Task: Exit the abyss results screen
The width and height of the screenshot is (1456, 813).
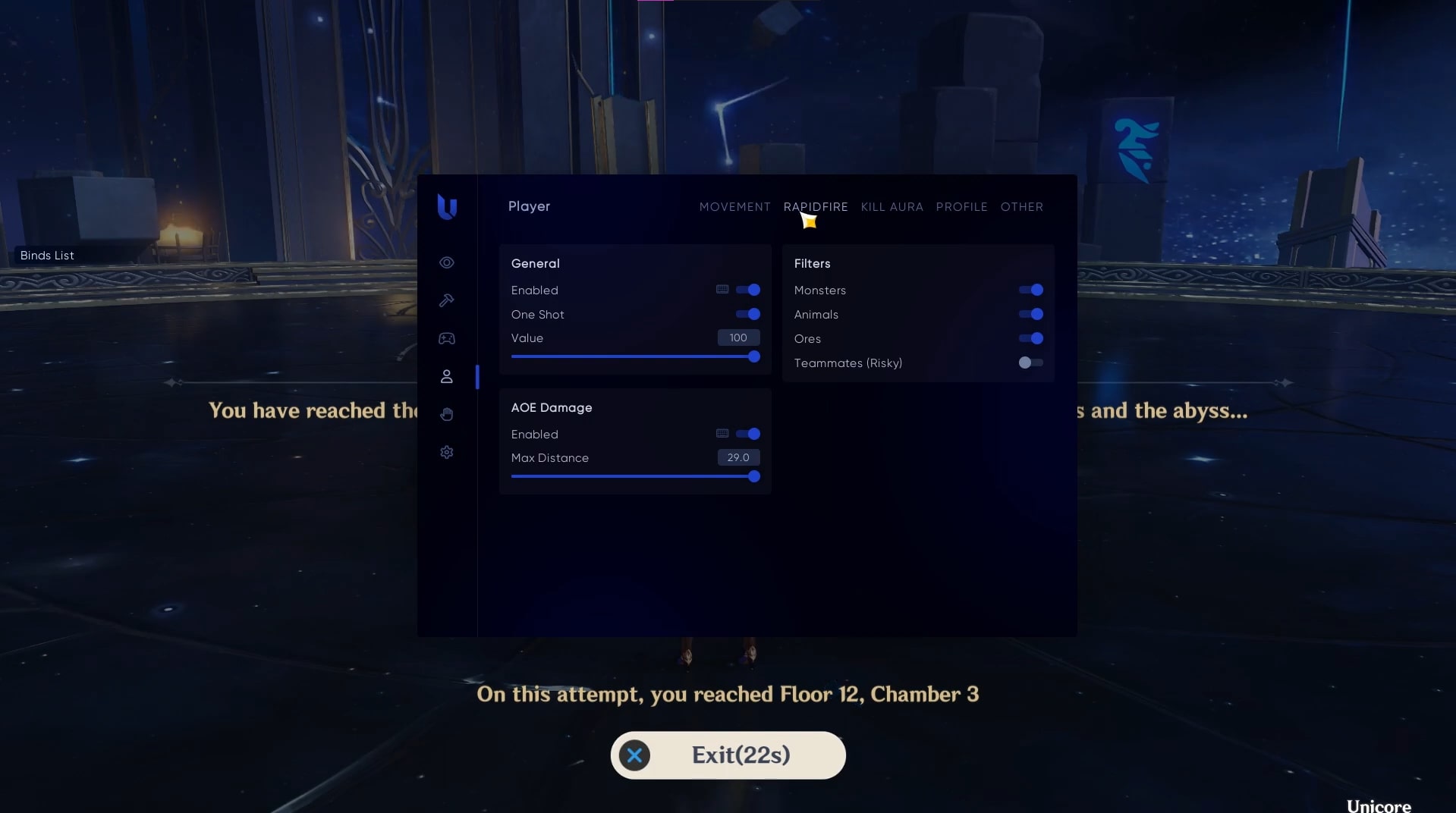Action: coord(728,755)
